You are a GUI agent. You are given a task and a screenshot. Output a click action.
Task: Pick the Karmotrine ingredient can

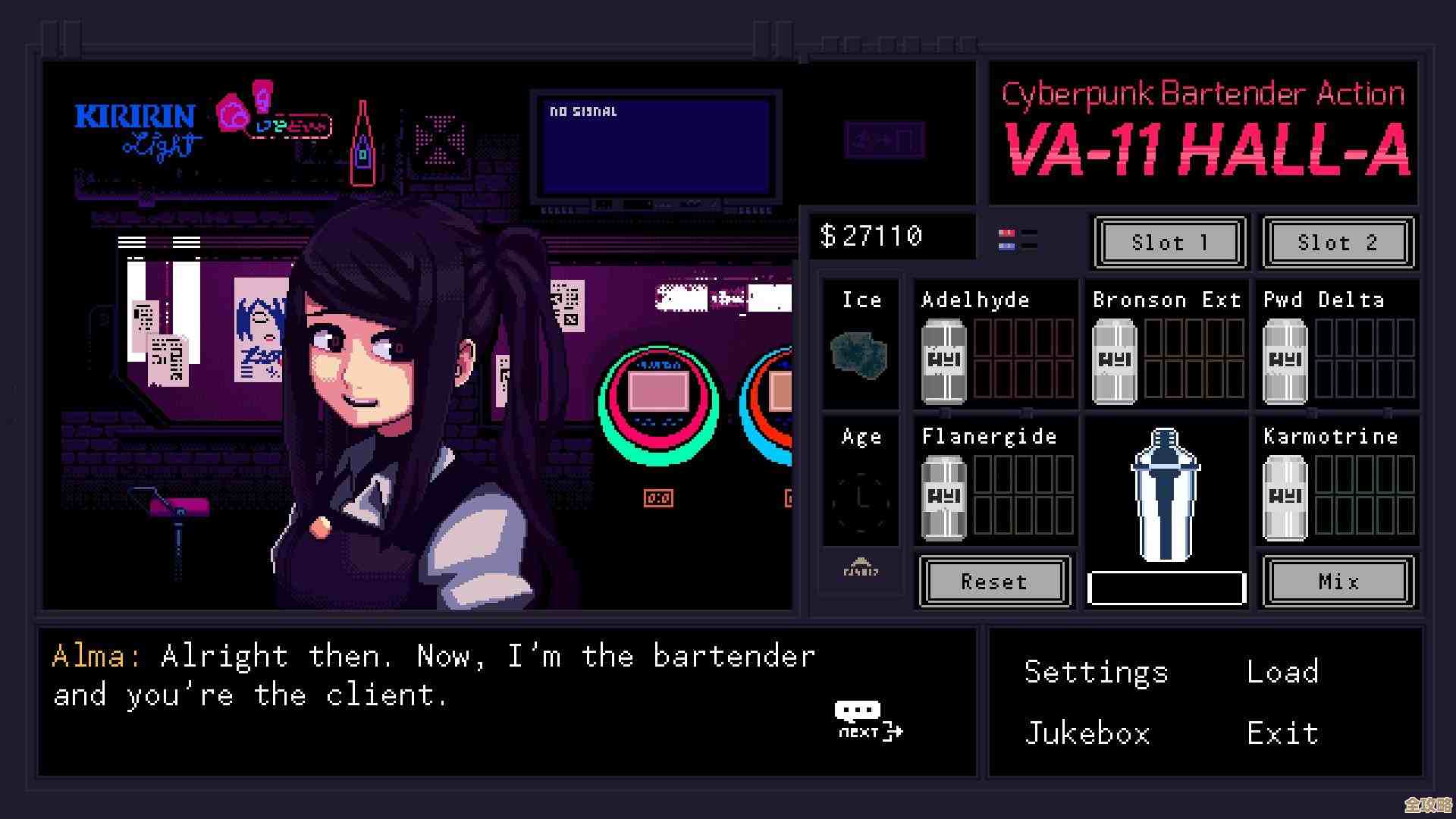(x=1285, y=497)
